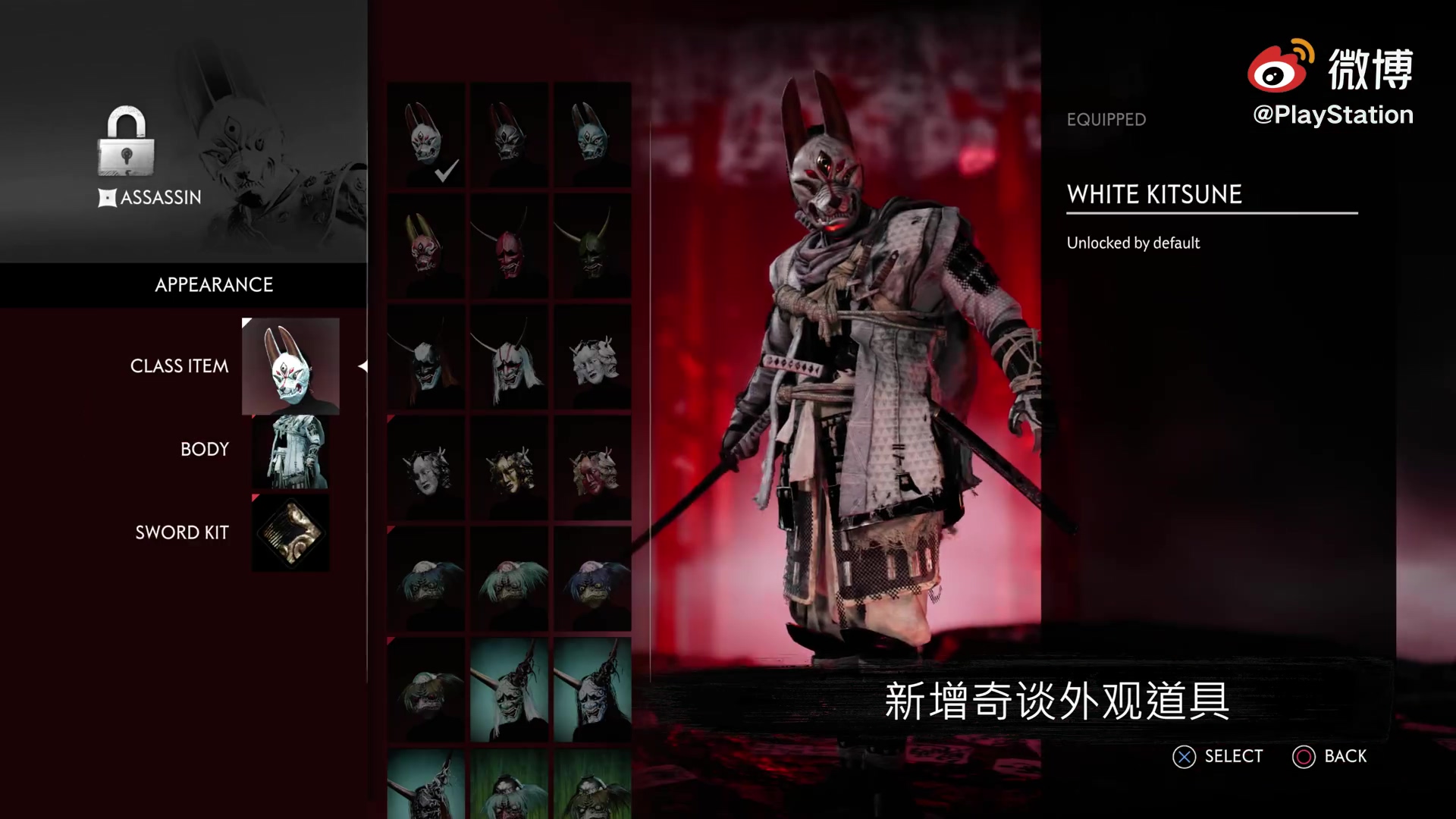Pick the multi-faced white mask cluster
1456x819 pixels.
coord(592,357)
